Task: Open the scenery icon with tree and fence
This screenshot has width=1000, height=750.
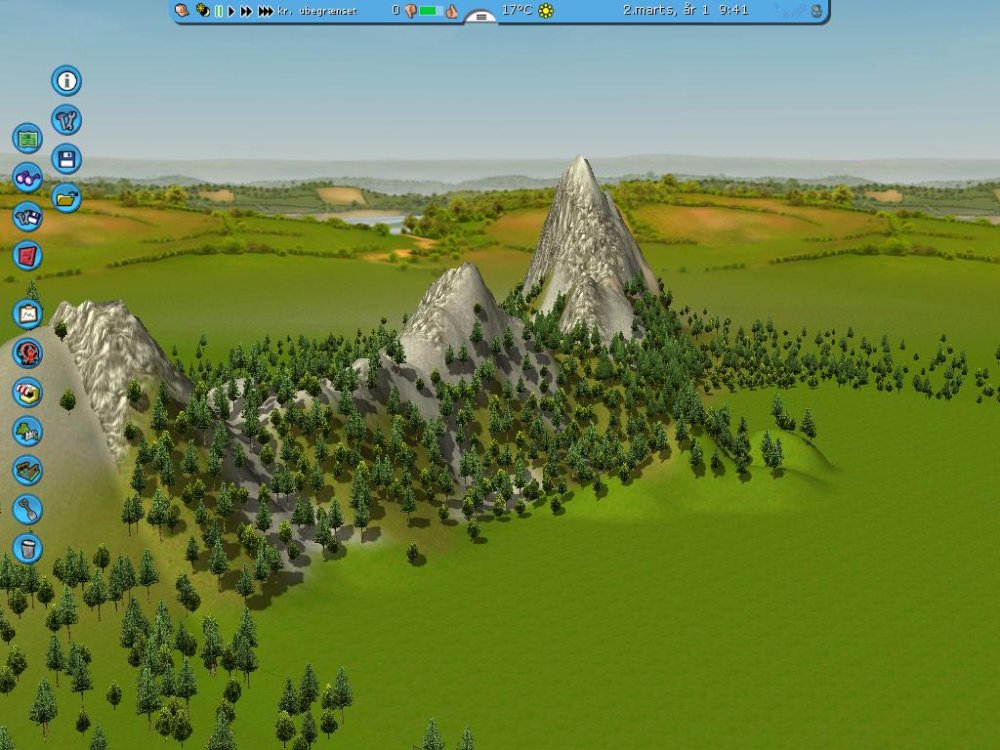Action: (27, 431)
